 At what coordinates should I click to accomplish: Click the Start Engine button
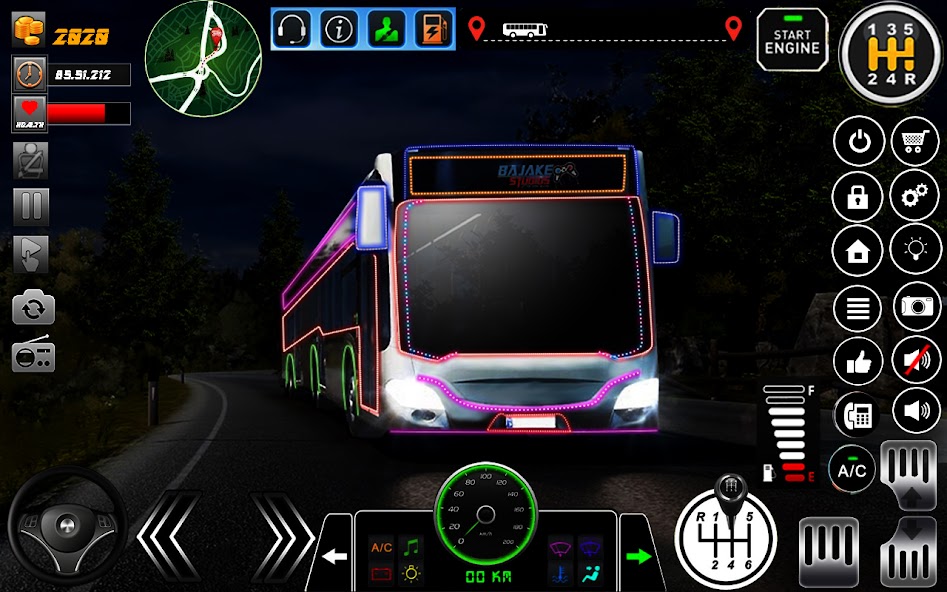(792, 40)
